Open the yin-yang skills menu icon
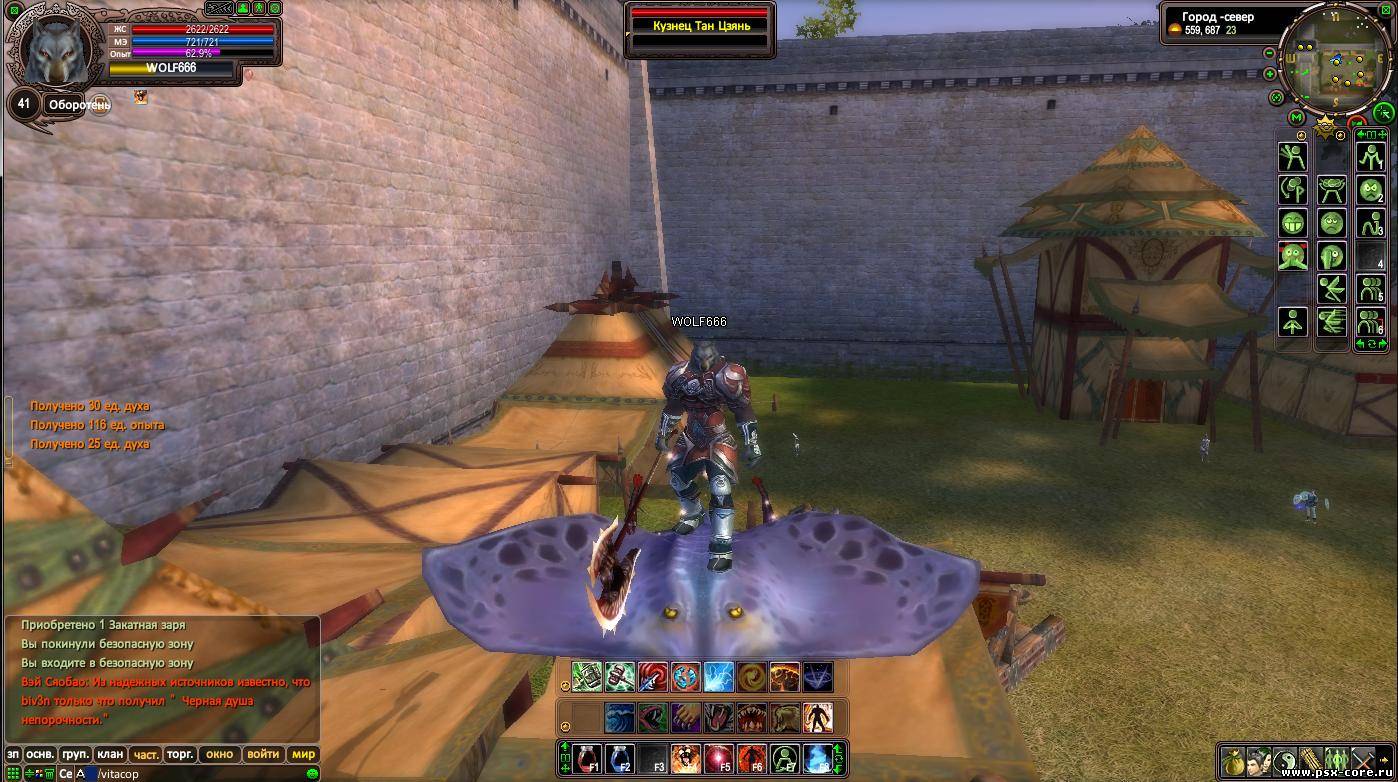 point(1284,760)
